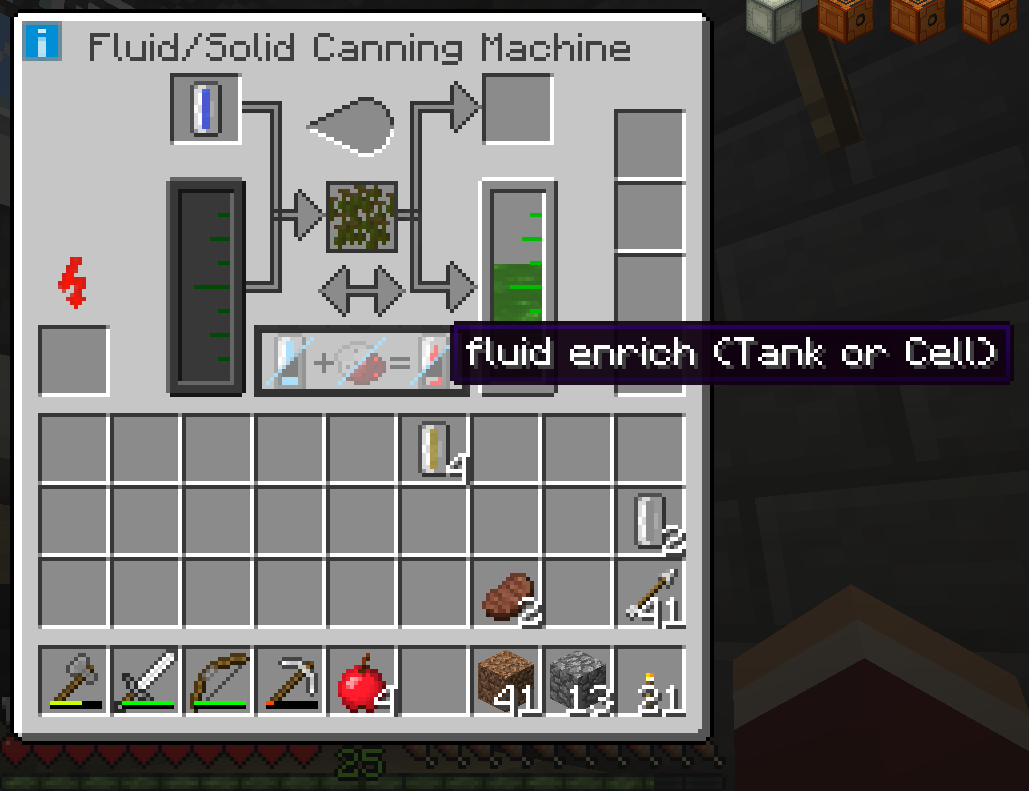This screenshot has width=1029, height=791.
Task: Open the blue info icon
Action: coord(43,43)
